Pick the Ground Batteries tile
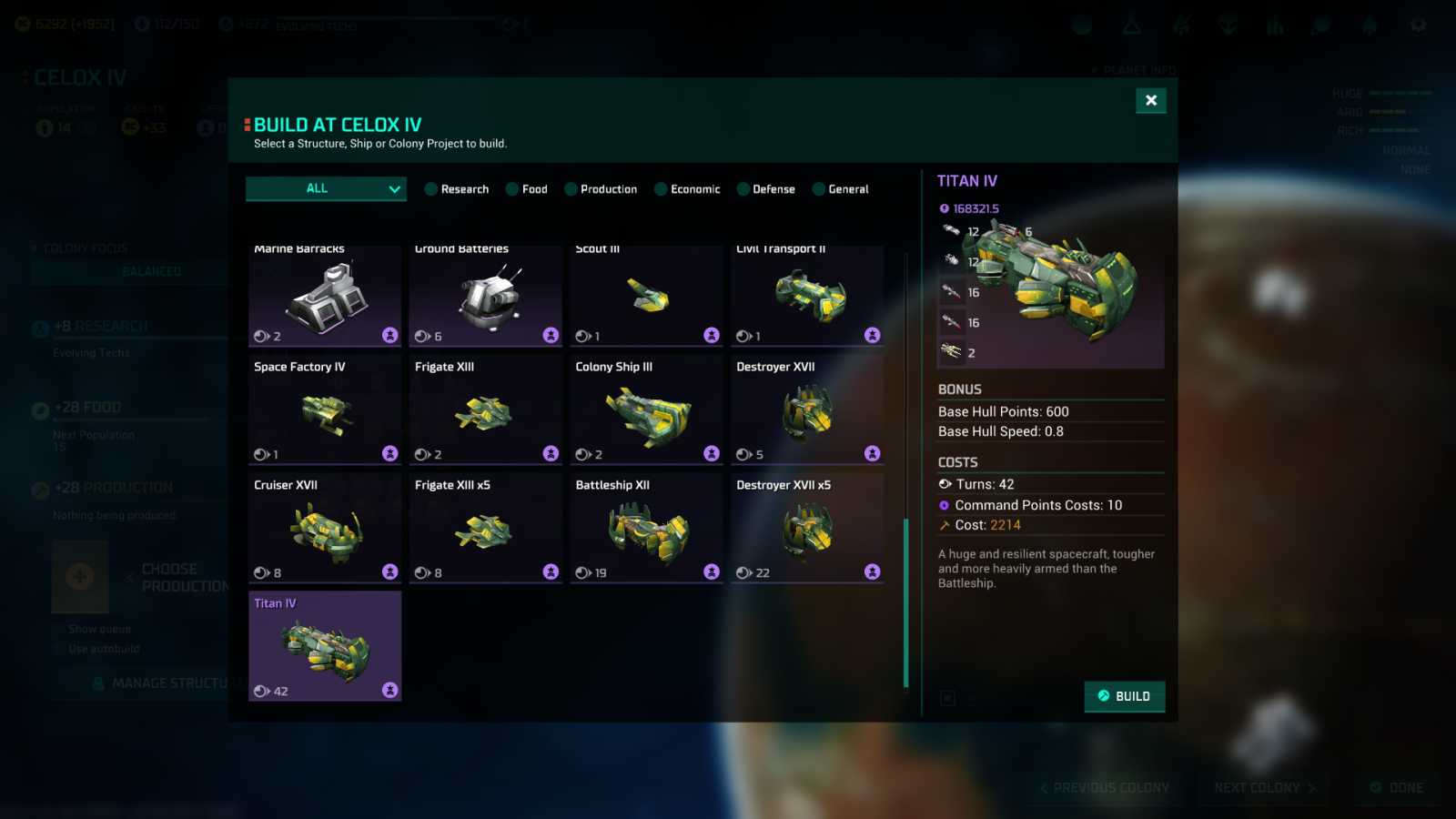Viewport: 1456px width, 819px height. click(x=486, y=296)
